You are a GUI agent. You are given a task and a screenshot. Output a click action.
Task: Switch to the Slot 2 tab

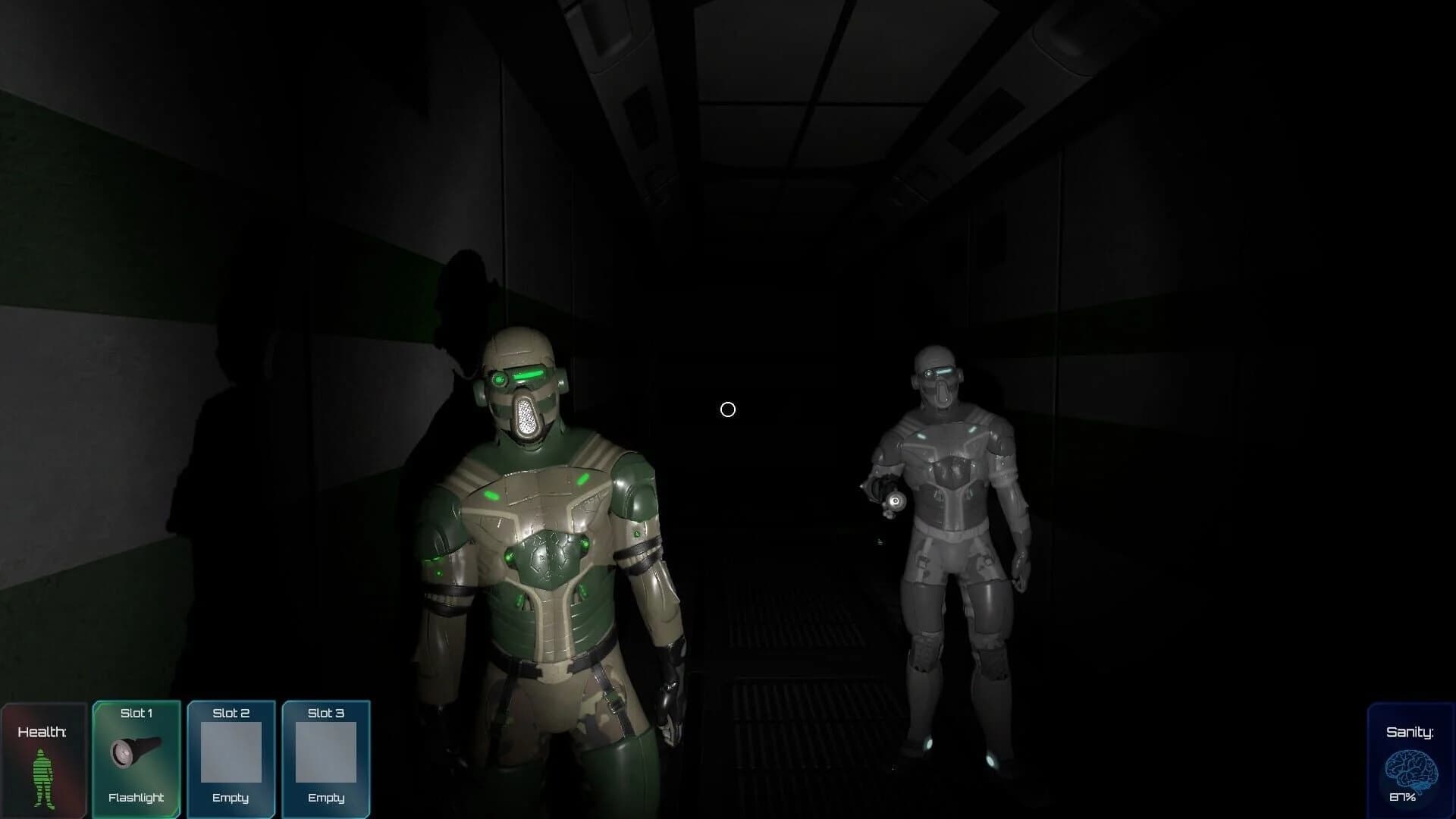(231, 713)
